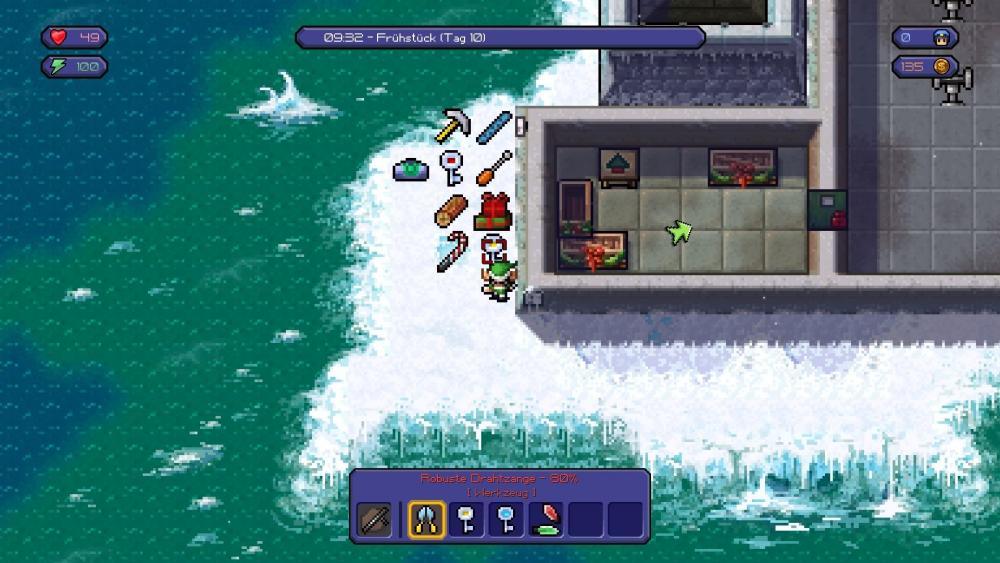Choose the light blue key slot

pyautogui.click(x=507, y=519)
